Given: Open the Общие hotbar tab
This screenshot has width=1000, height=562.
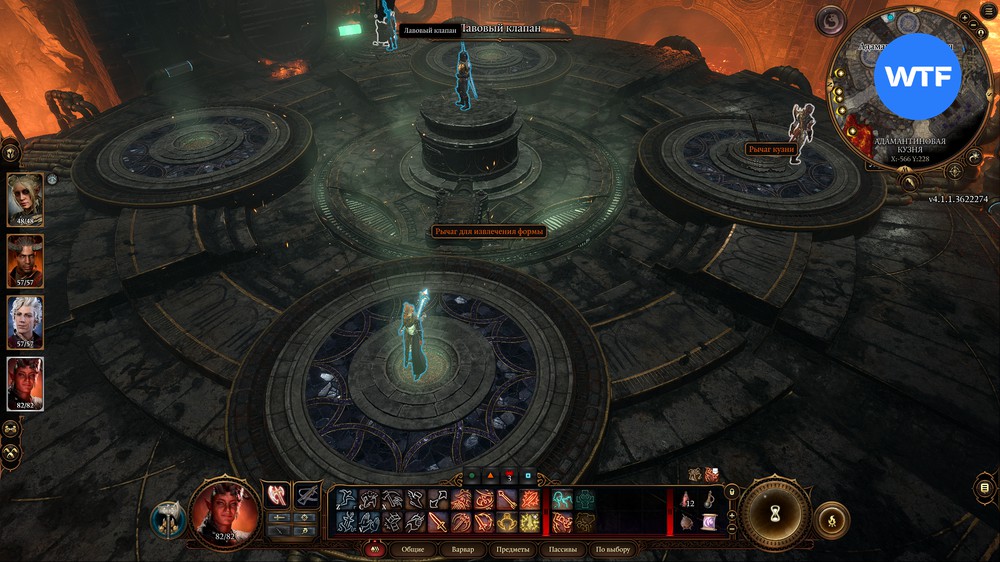Looking at the screenshot, I should 413,549.
